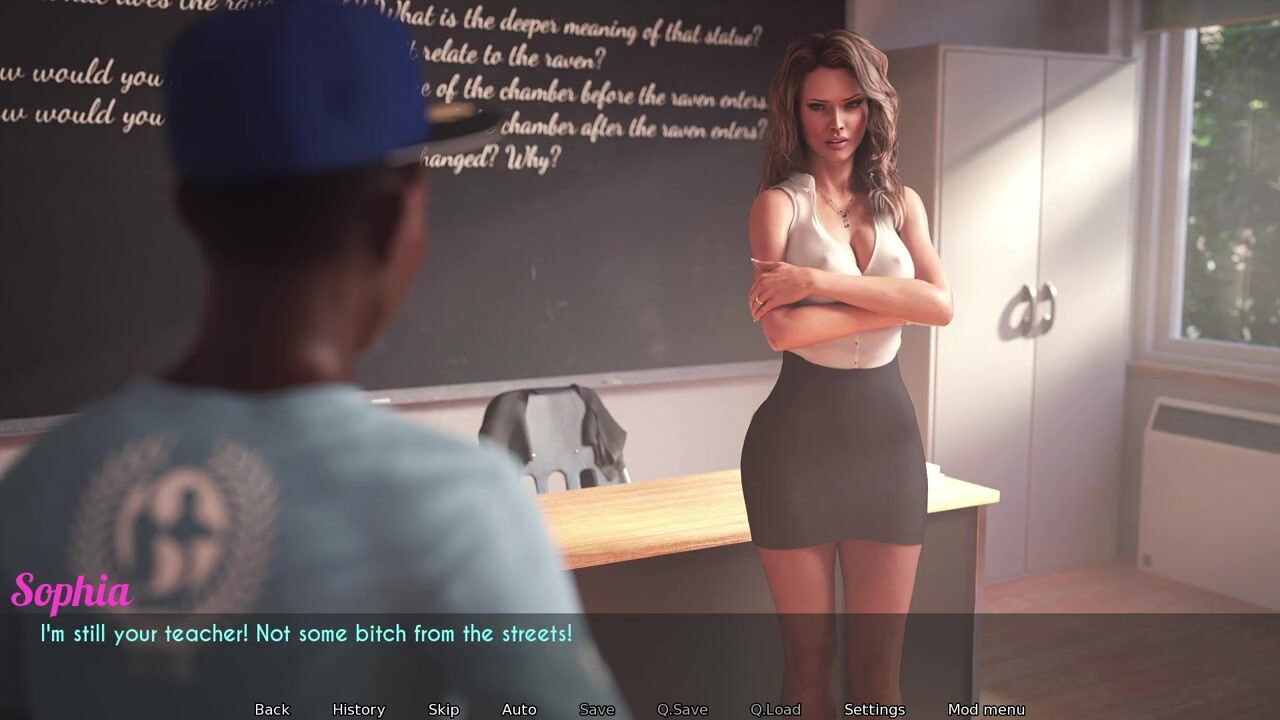Activate Skip to fast-forward dialogue

(x=443, y=709)
